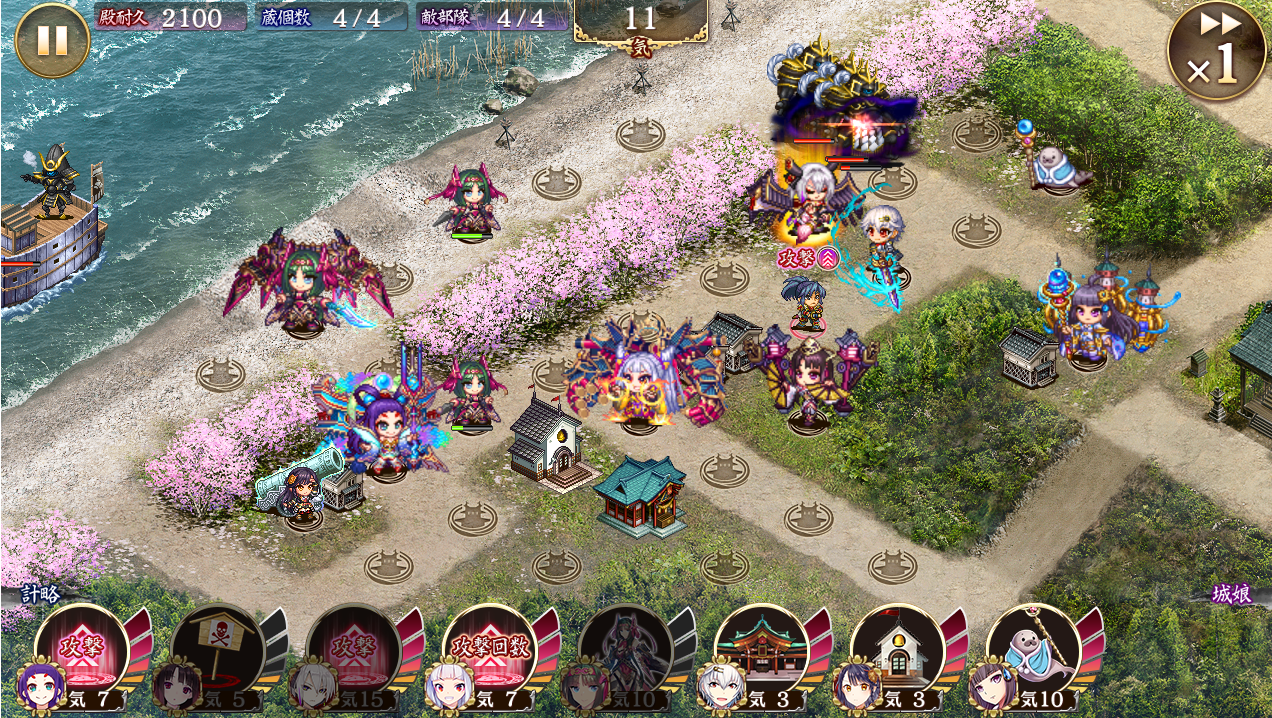Open the 計略 stratagem panel

coord(41,594)
